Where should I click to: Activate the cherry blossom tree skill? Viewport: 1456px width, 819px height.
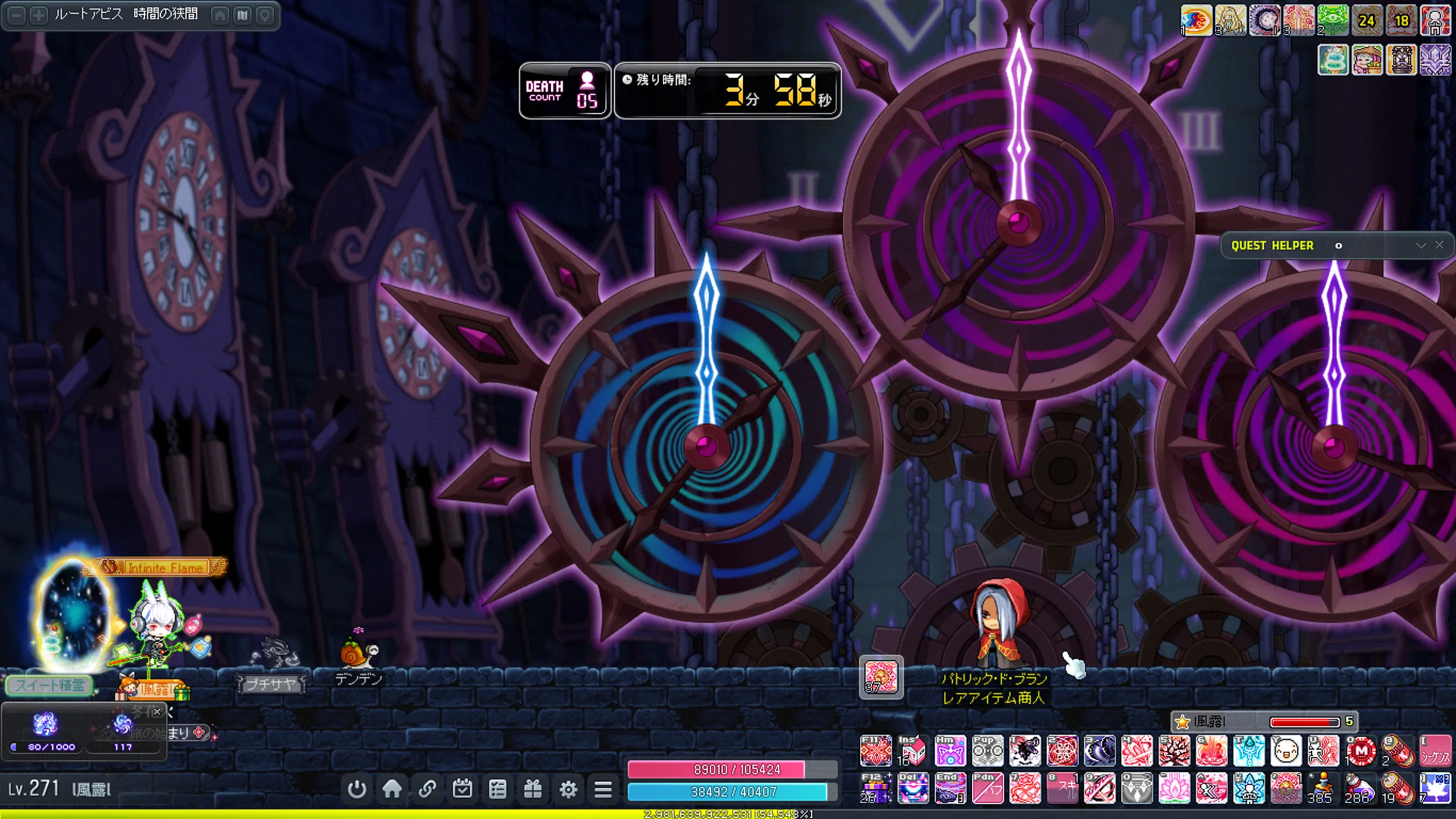click(x=1174, y=751)
